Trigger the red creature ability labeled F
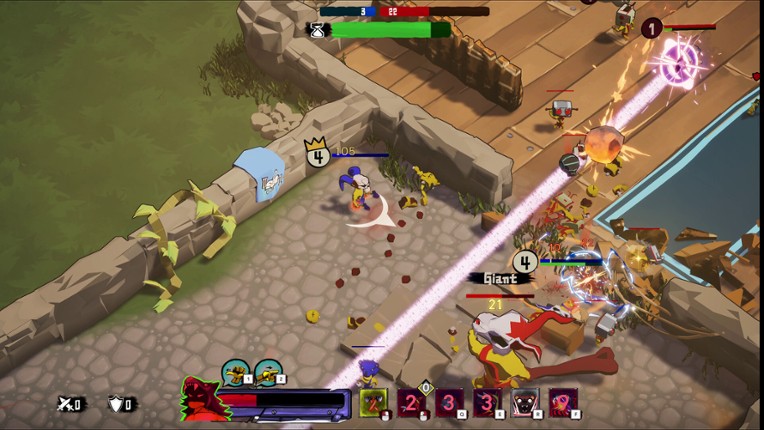The height and width of the screenshot is (430, 764). click(563, 403)
